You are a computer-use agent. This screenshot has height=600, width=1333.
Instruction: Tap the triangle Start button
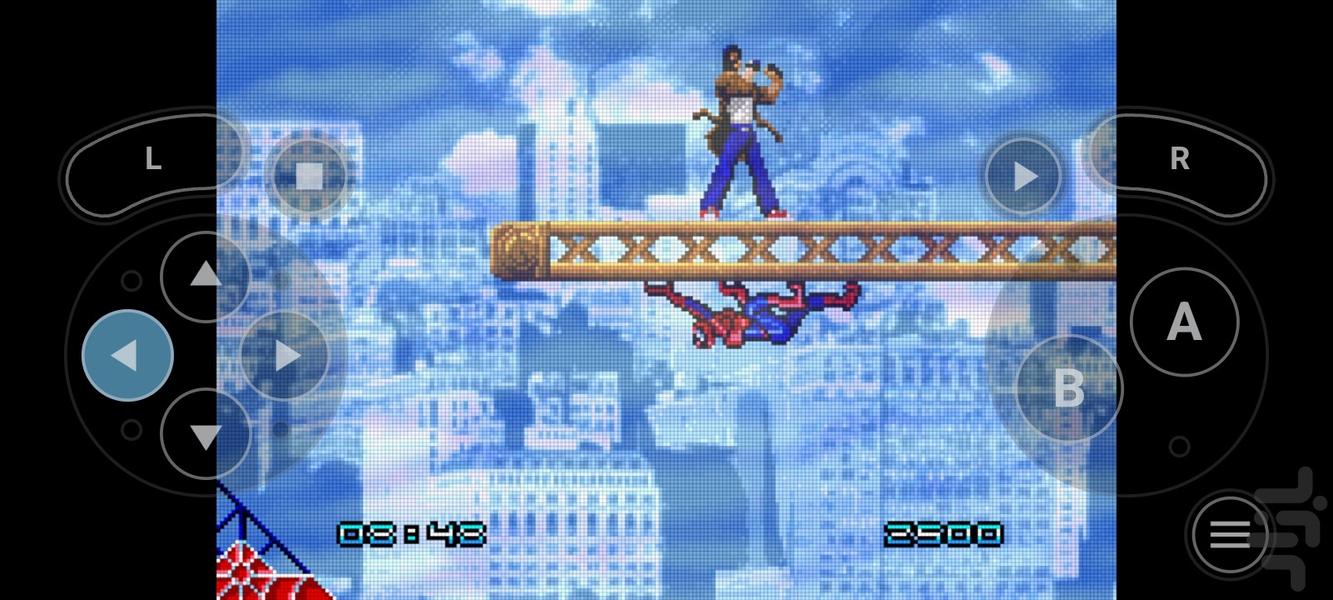coord(1024,177)
